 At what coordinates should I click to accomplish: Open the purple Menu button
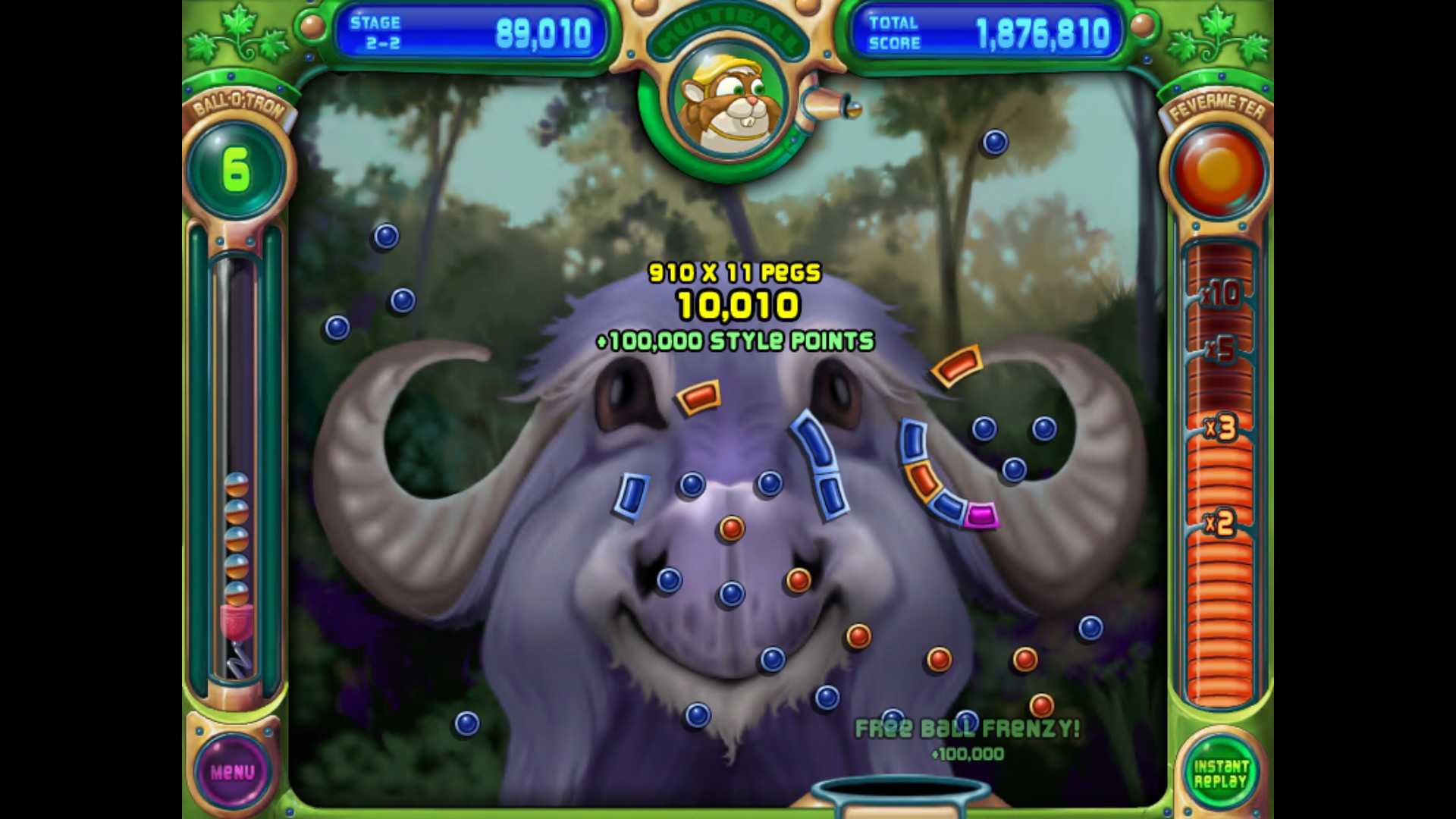[x=232, y=772]
